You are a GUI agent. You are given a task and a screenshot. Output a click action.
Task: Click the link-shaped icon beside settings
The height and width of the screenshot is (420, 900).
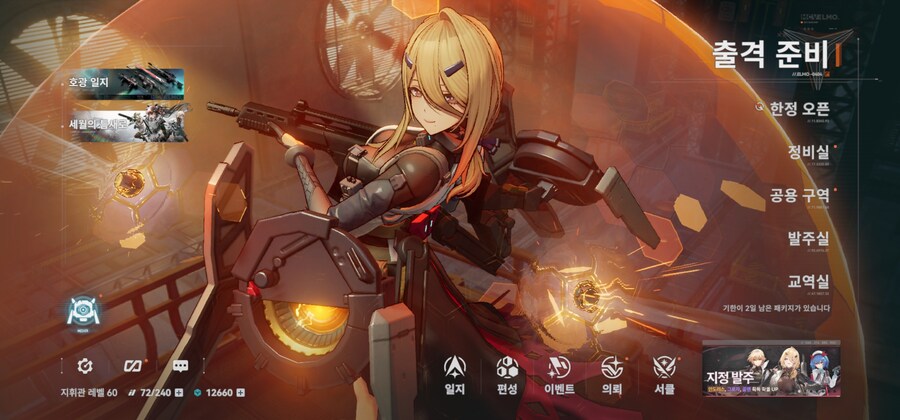(x=133, y=365)
